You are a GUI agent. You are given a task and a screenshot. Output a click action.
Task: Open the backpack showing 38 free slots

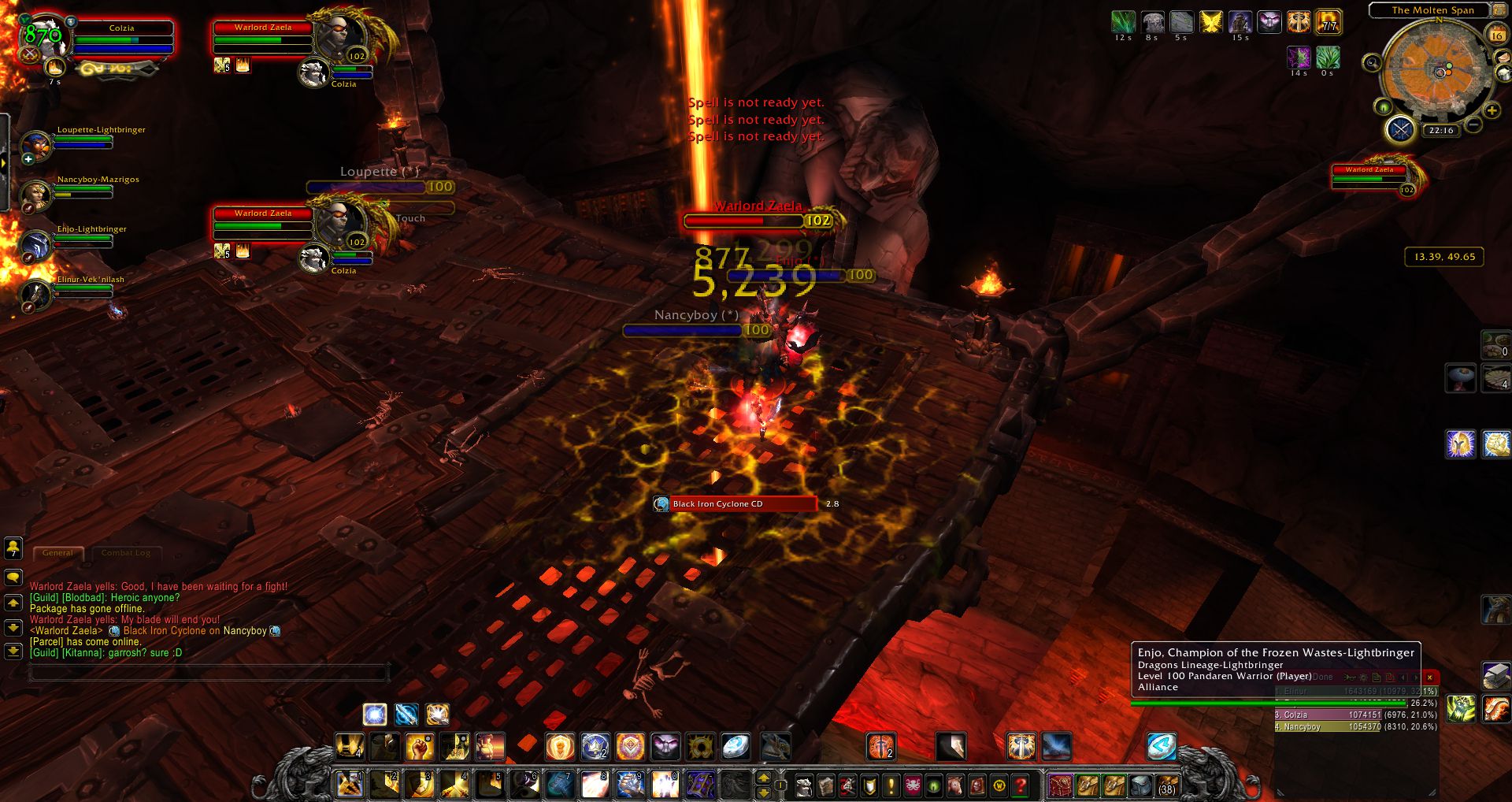[1165, 785]
